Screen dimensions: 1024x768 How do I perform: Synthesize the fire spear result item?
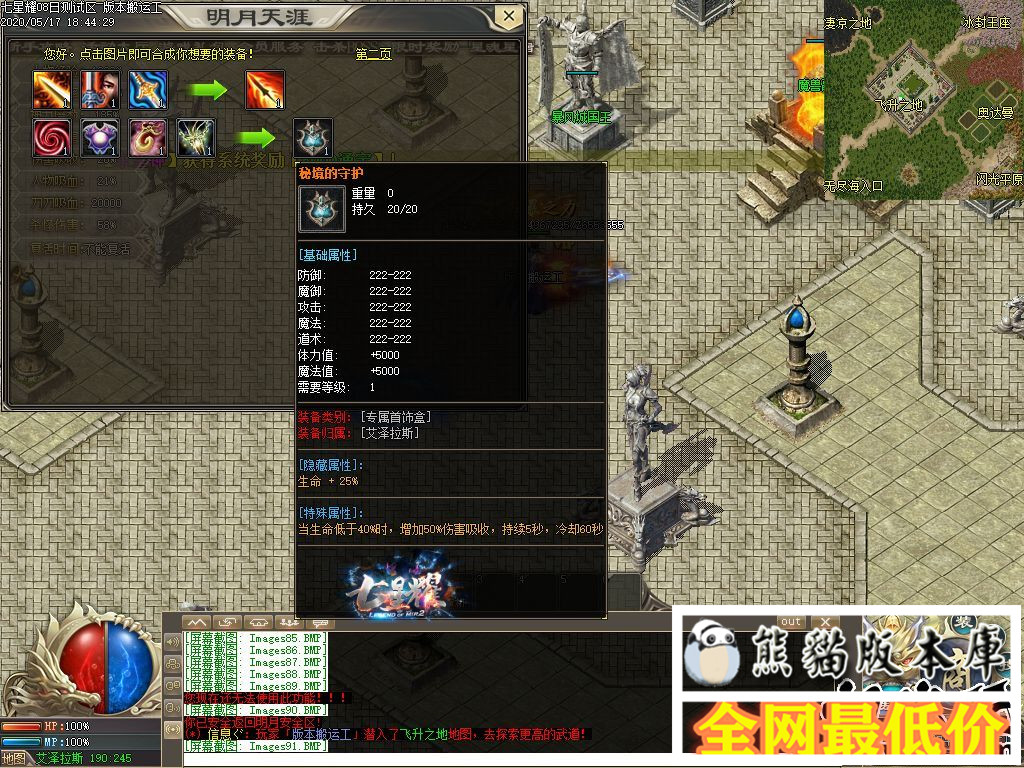point(266,90)
